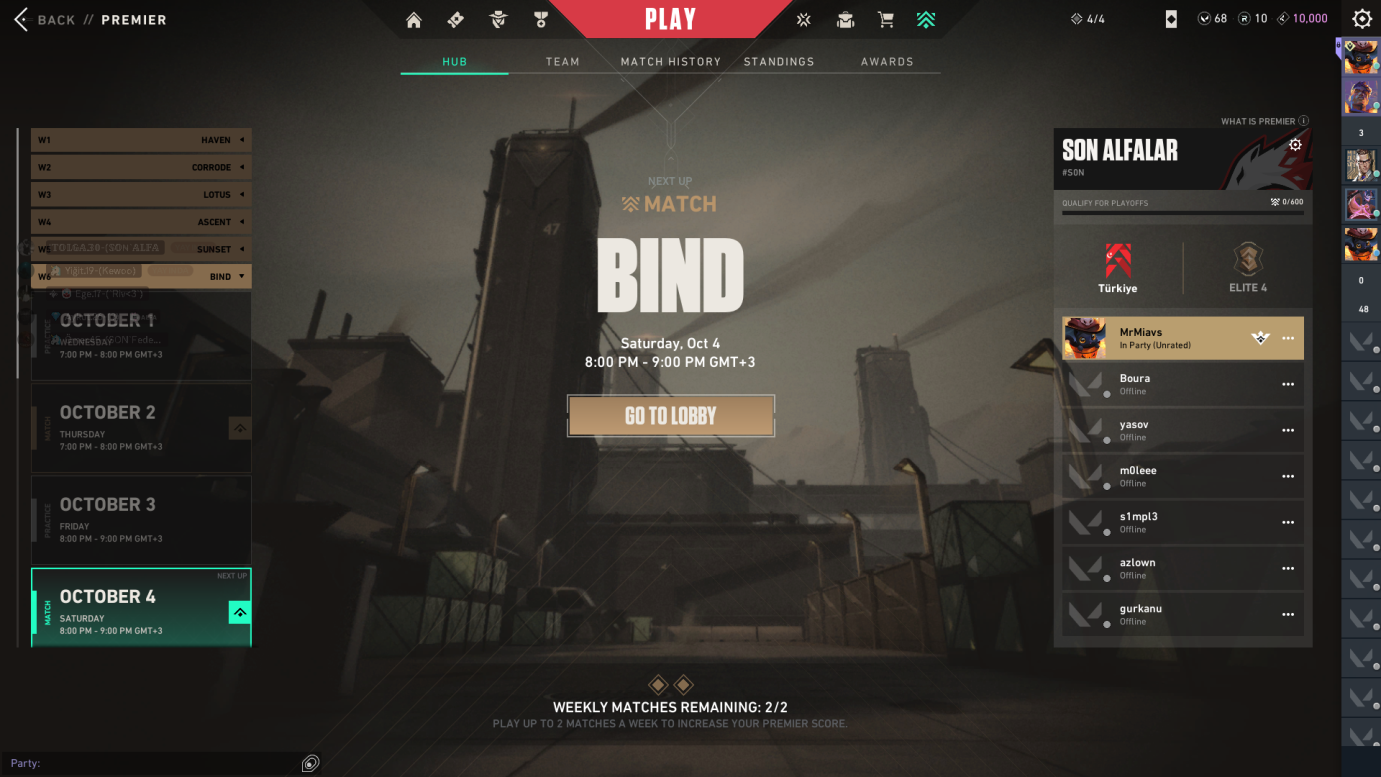Screen dimensions: 1381x777
Task: Open the home icon in top bar
Action: (414, 20)
